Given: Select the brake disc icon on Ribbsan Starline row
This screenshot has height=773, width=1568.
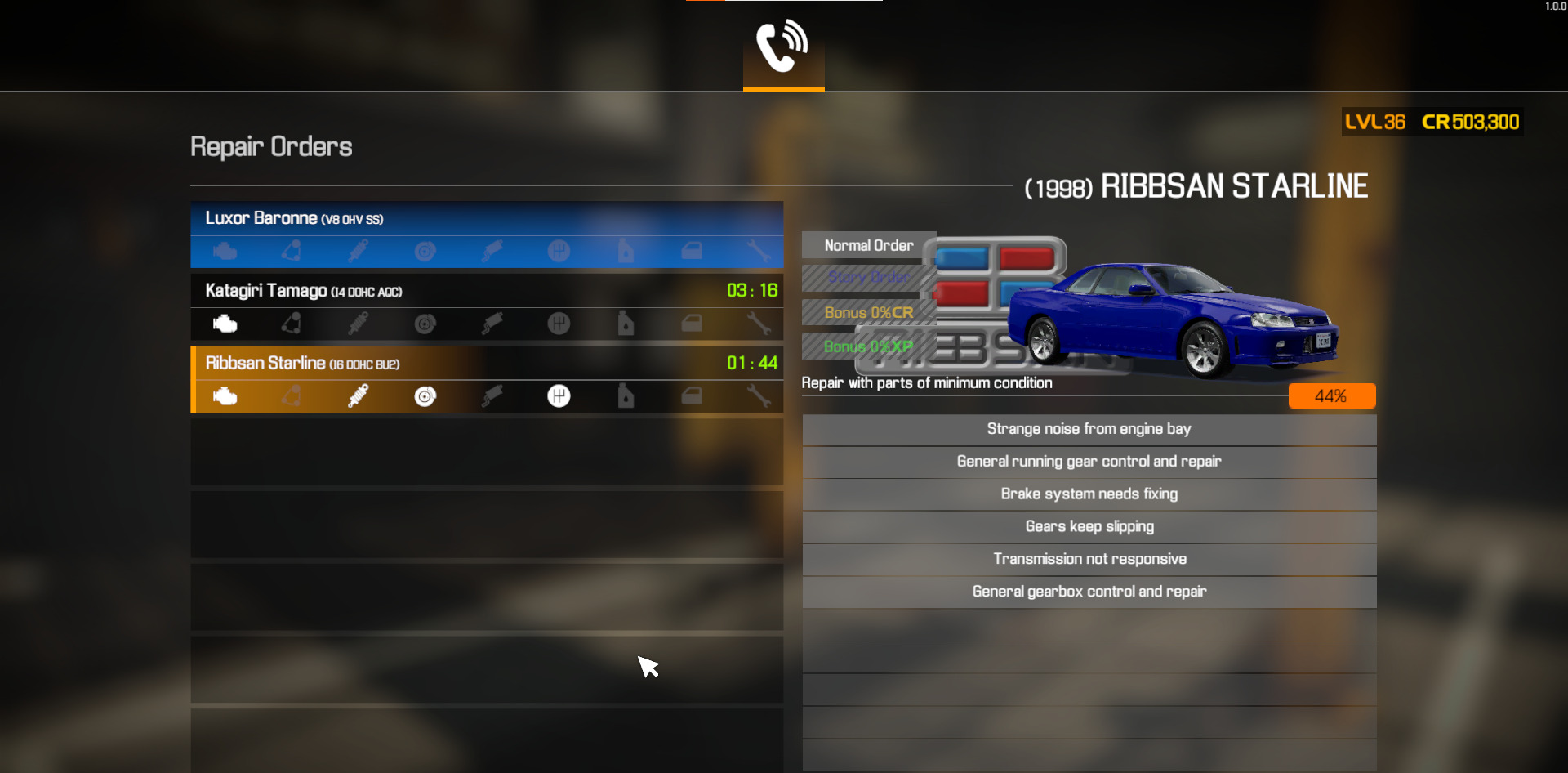Looking at the screenshot, I should 425,396.
